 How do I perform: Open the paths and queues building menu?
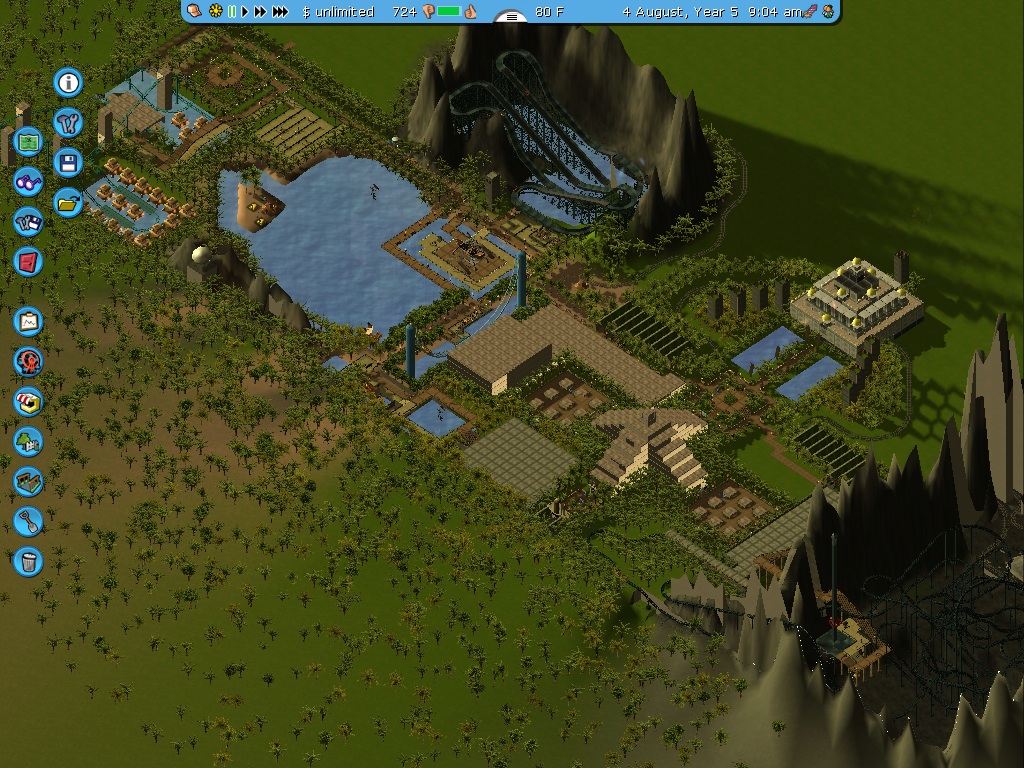pyautogui.click(x=29, y=481)
